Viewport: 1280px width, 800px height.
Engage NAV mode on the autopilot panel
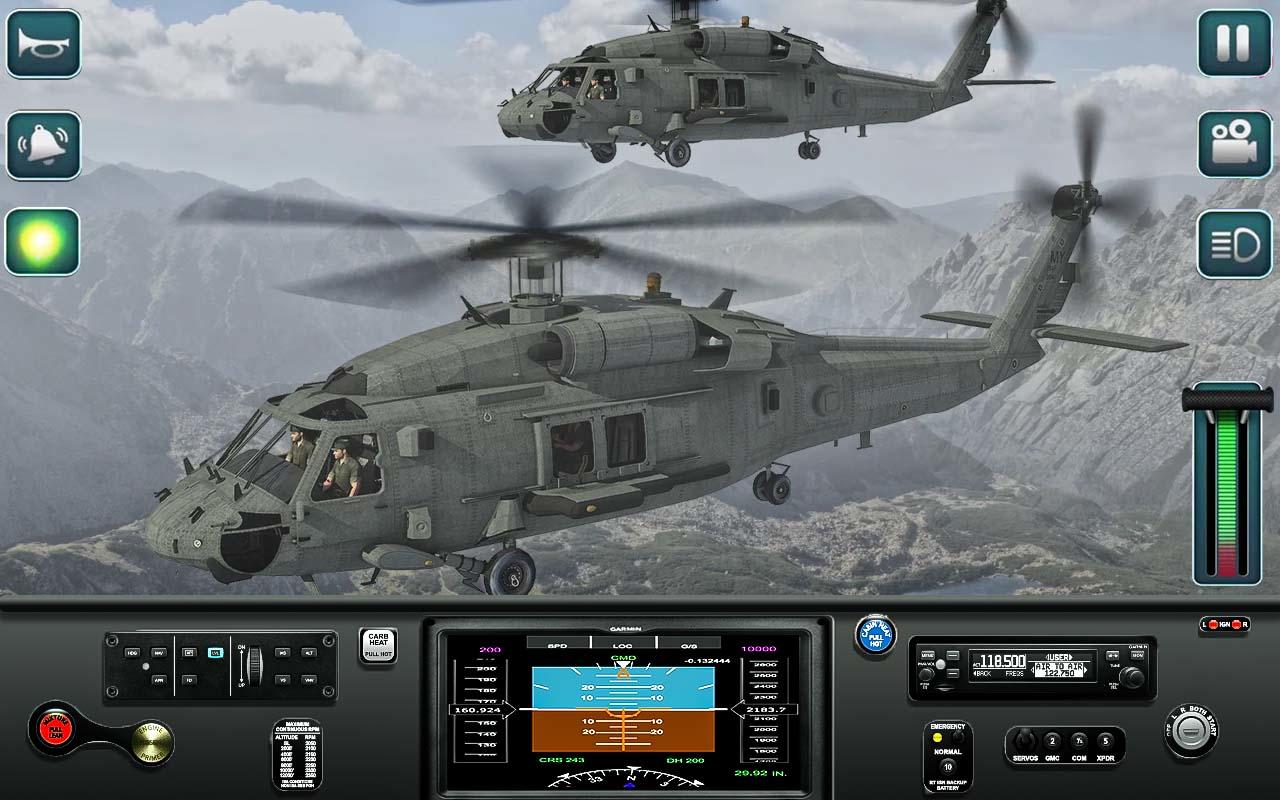click(x=159, y=653)
